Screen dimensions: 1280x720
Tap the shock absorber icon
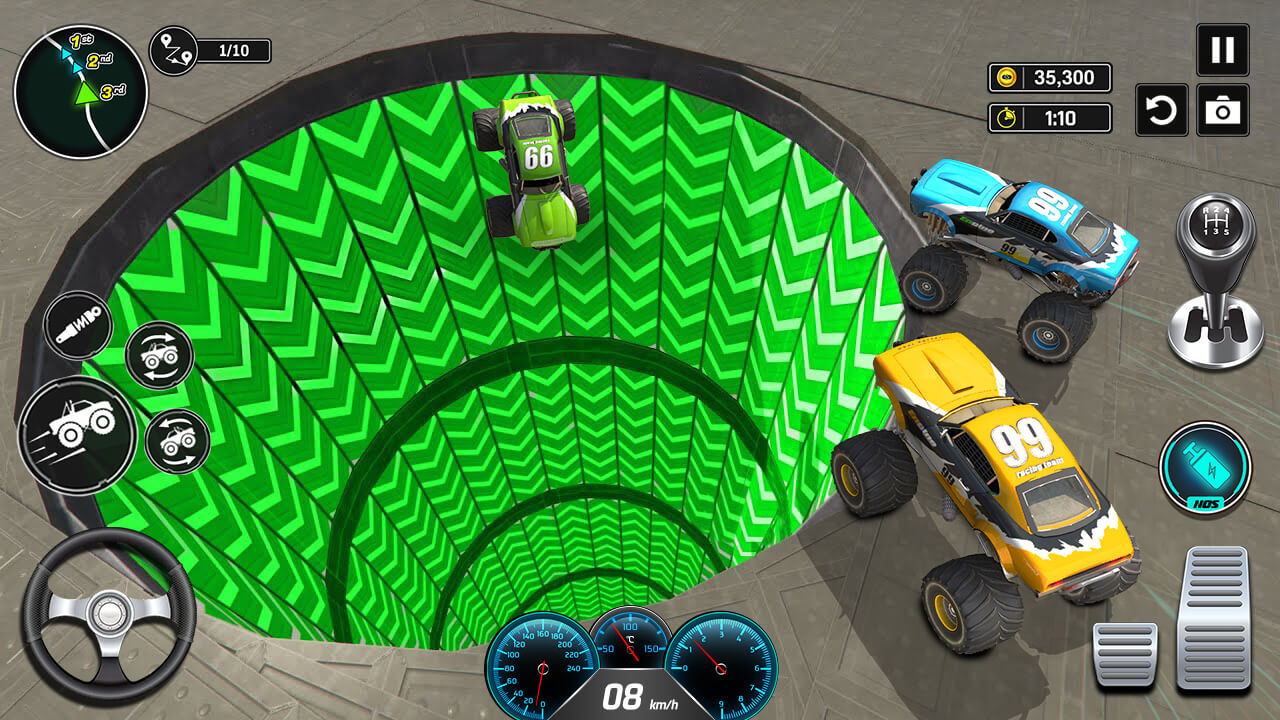pos(77,323)
